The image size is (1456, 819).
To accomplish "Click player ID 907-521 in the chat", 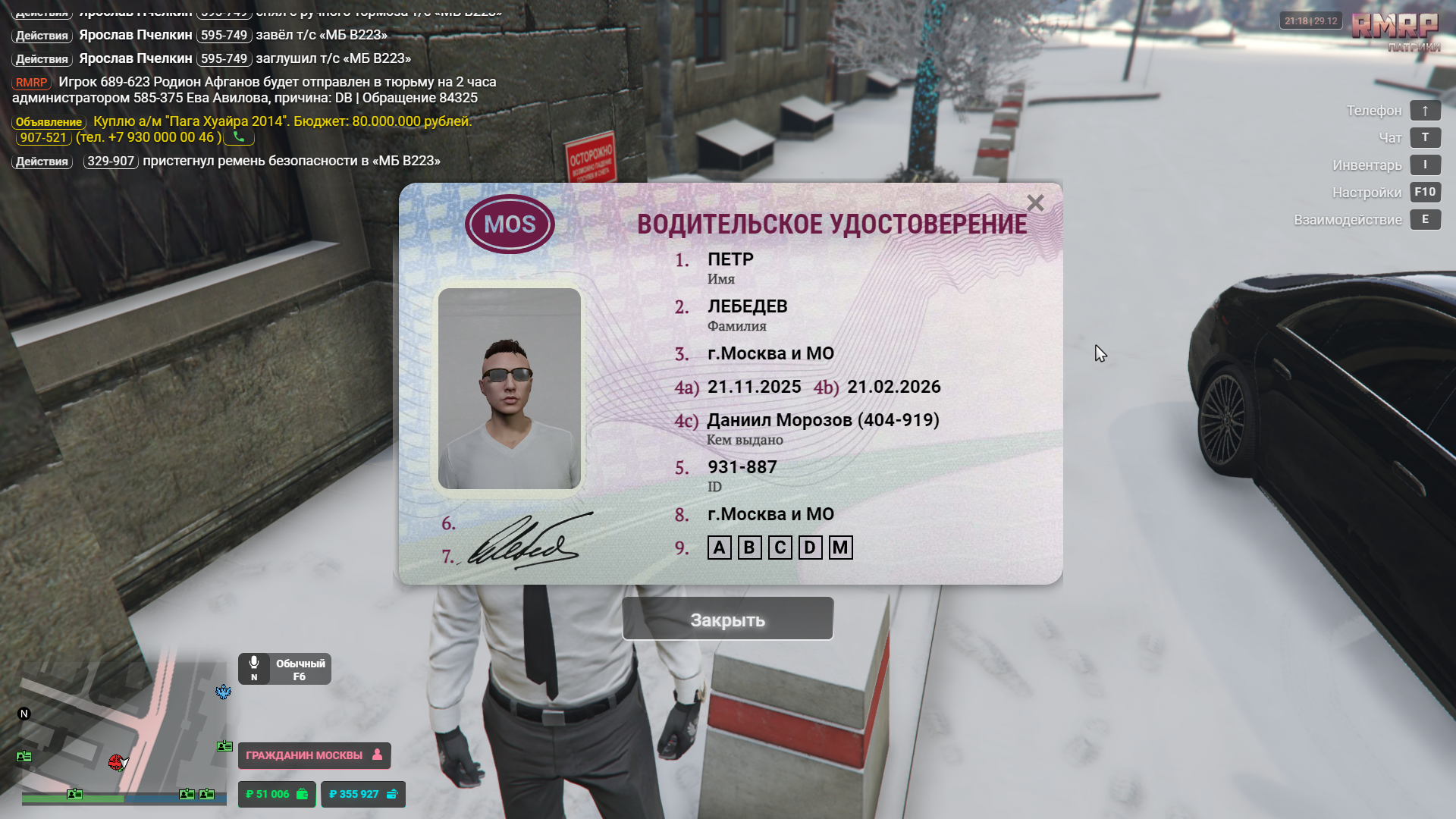I will pos(43,137).
